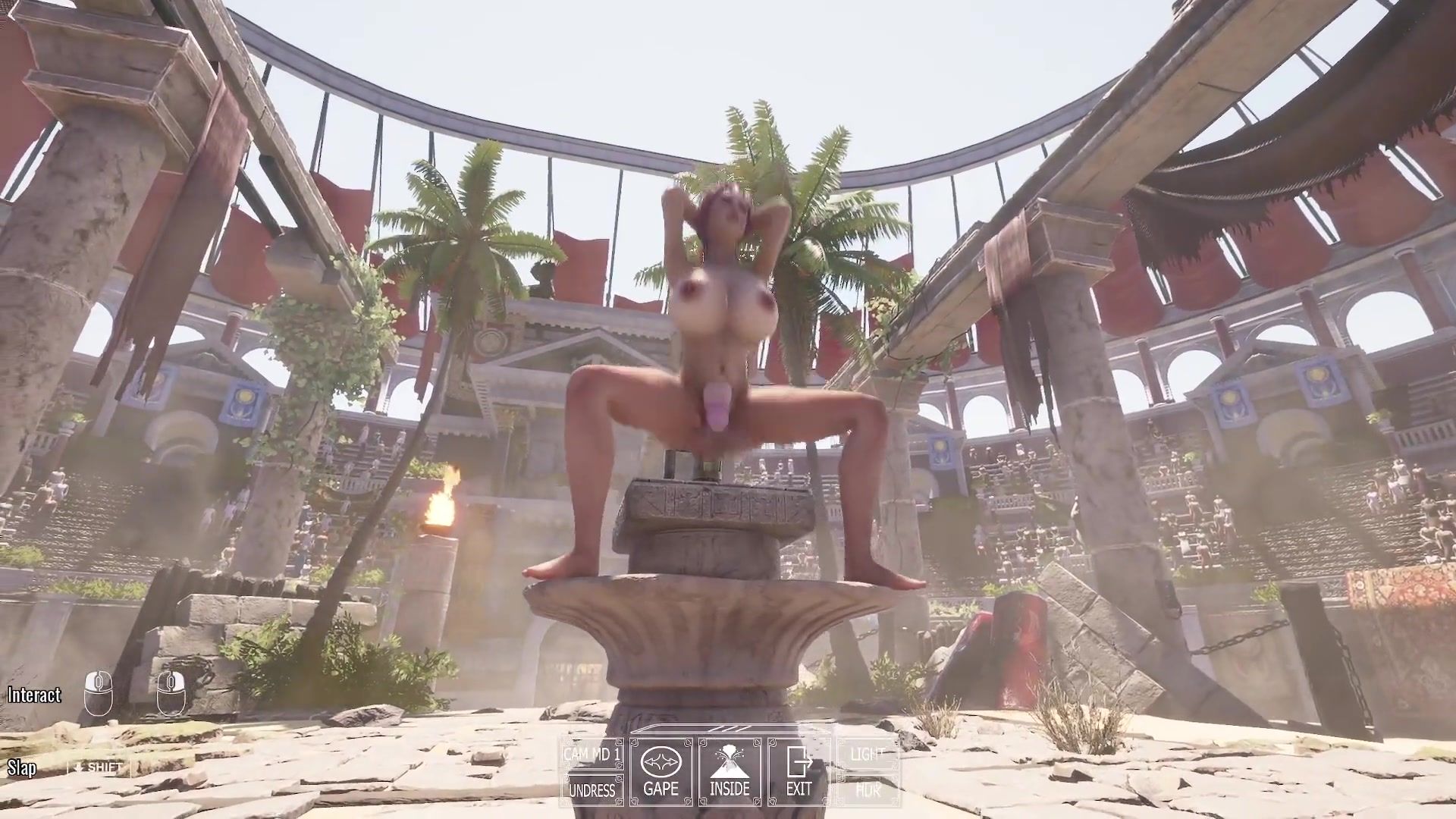Screen dimensions: 1456x819
Task: Hide the HUD using the HUD button
Action: [868, 790]
